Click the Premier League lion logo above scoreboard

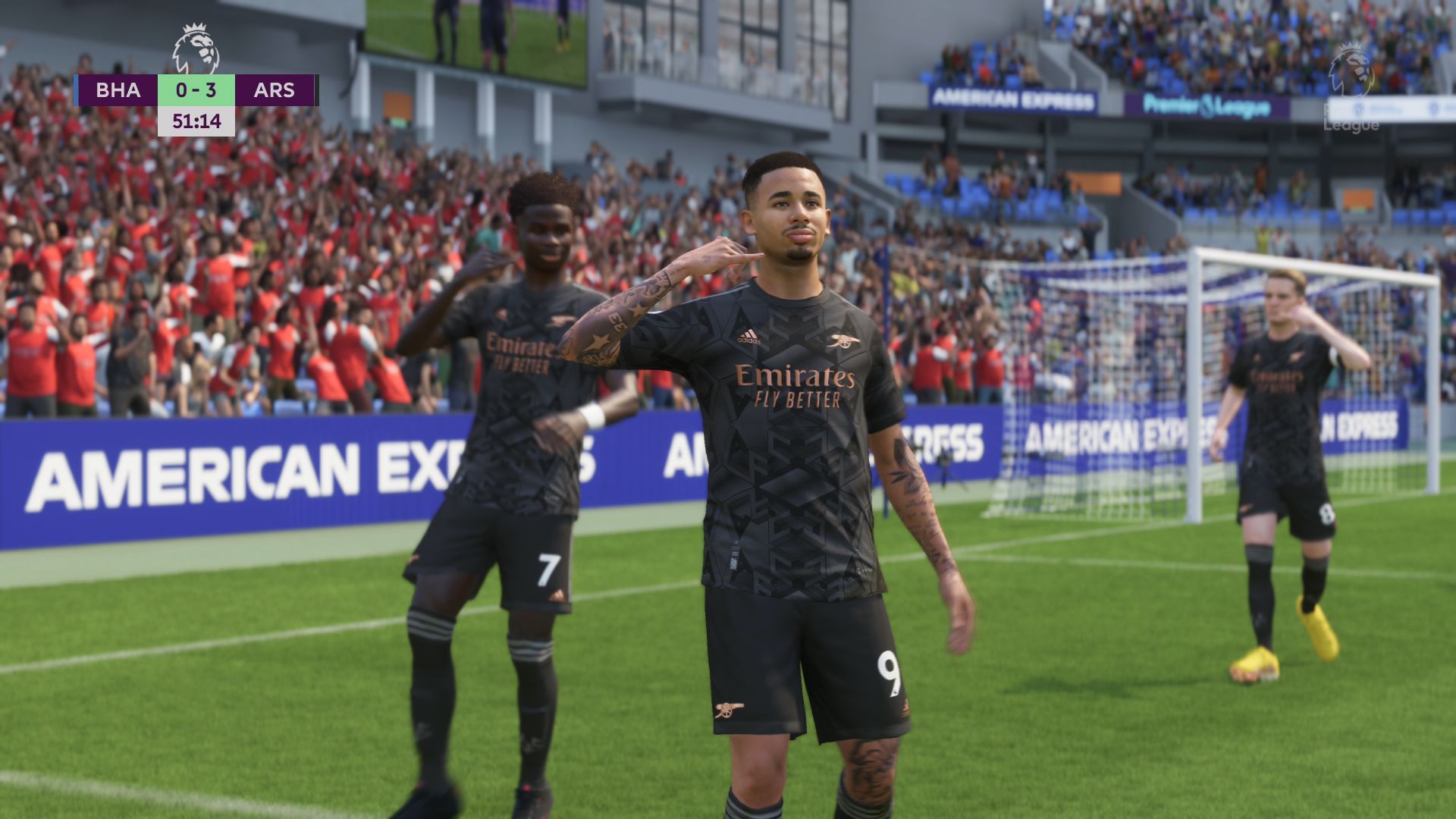[196, 47]
